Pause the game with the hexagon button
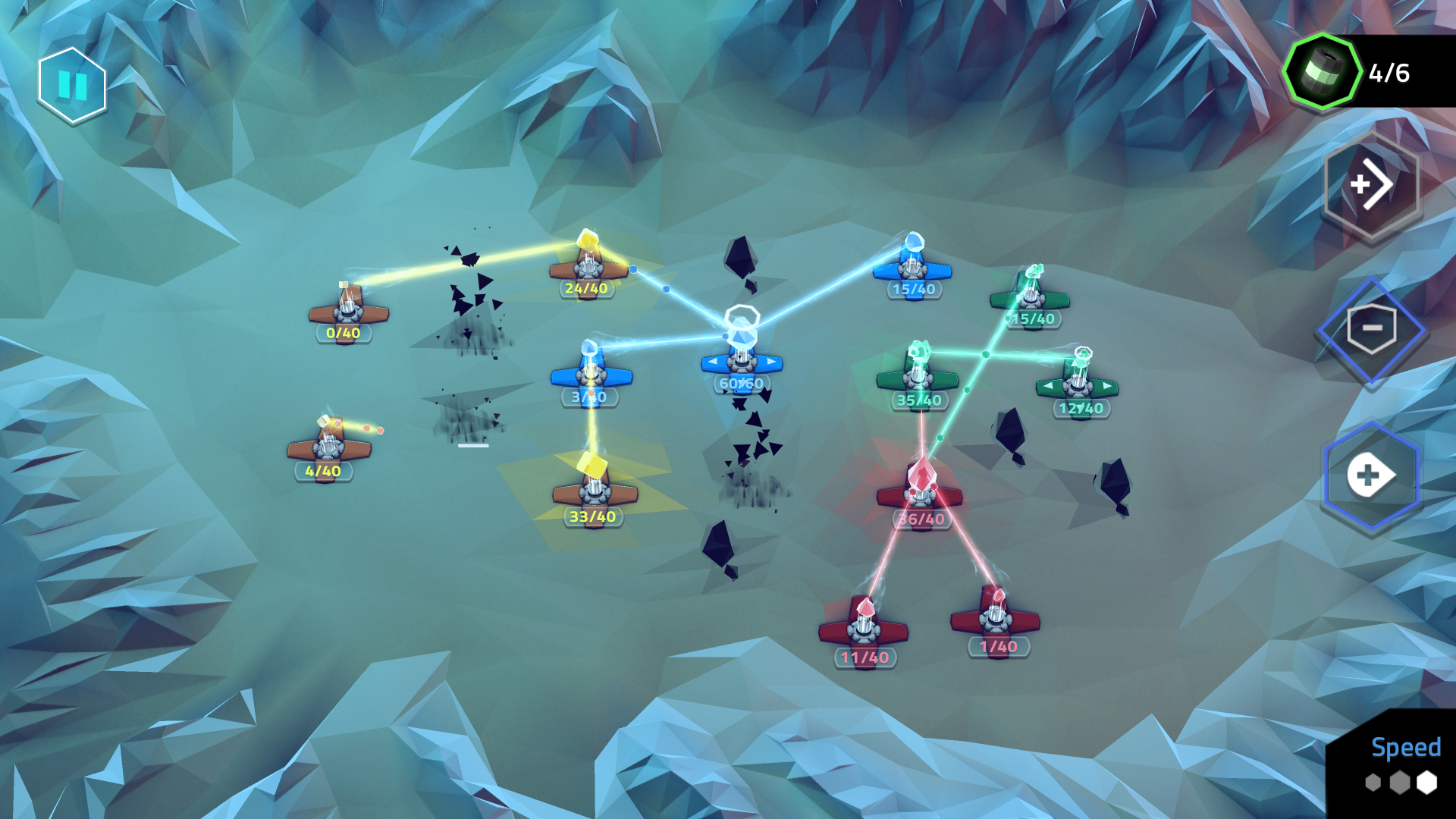 pos(72,85)
